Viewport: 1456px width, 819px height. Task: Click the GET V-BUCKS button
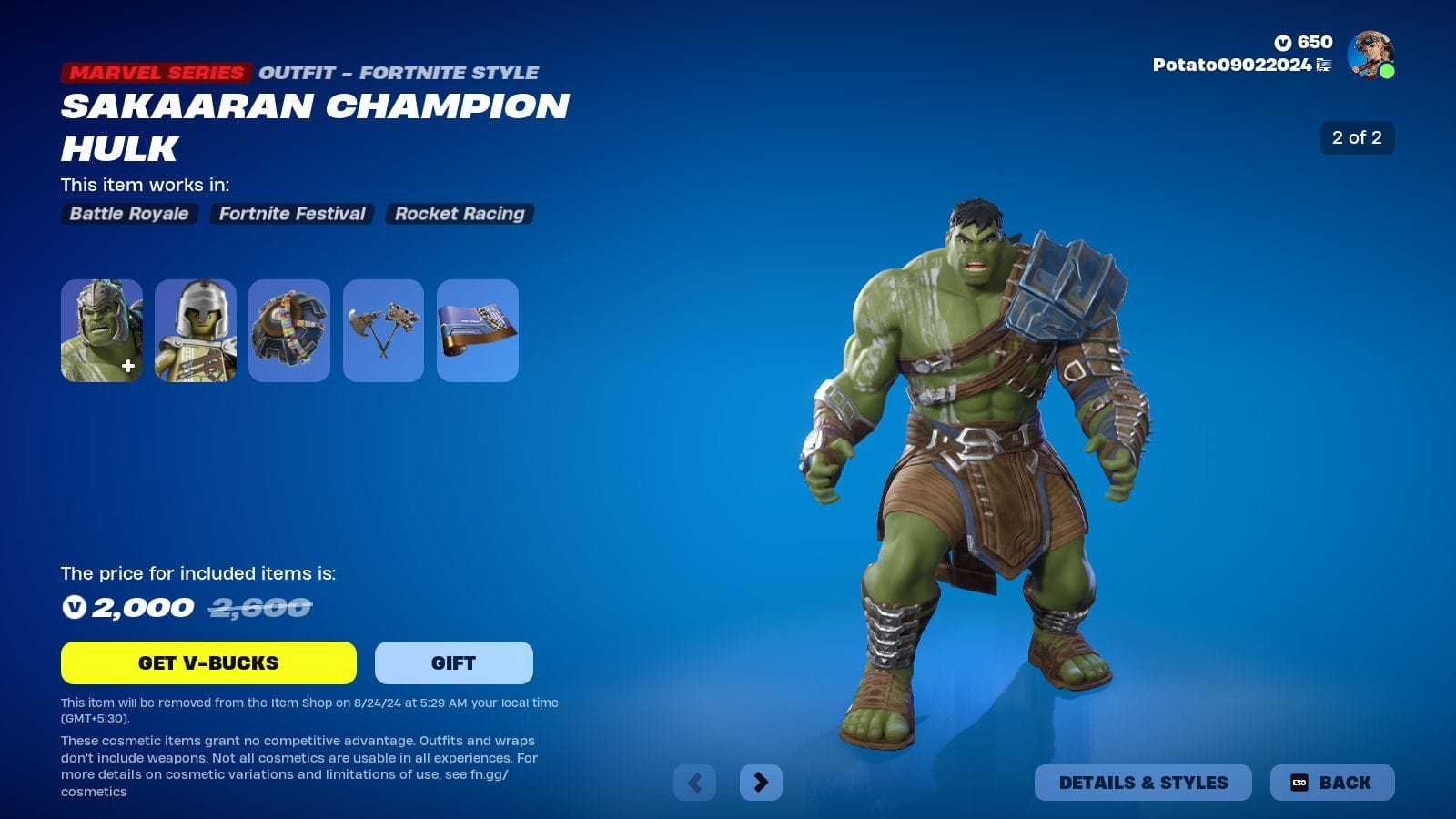(x=209, y=662)
